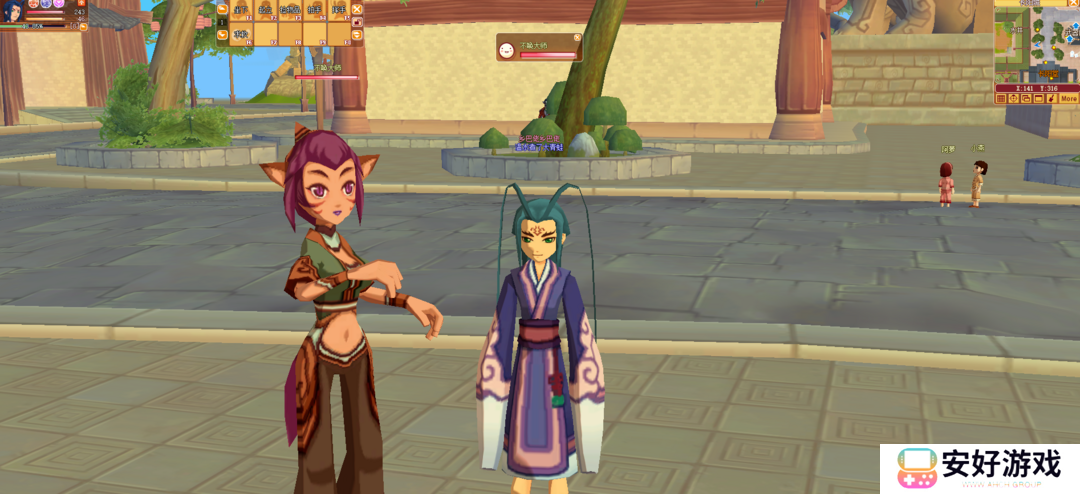The width and height of the screenshot is (1080, 494).
Task: Click the guitar icon under the minimap
Action: (1051, 99)
